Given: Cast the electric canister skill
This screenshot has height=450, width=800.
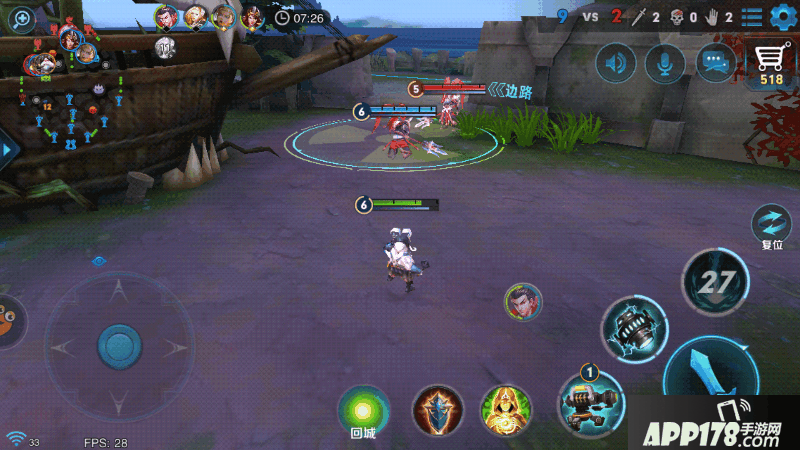Looking at the screenshot, I should tap(634, 327).
